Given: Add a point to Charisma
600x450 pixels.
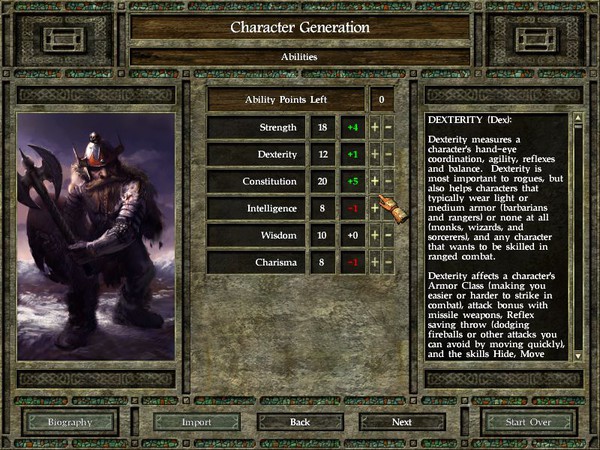Looking at the screenshot, I should (x=375, y=263).
